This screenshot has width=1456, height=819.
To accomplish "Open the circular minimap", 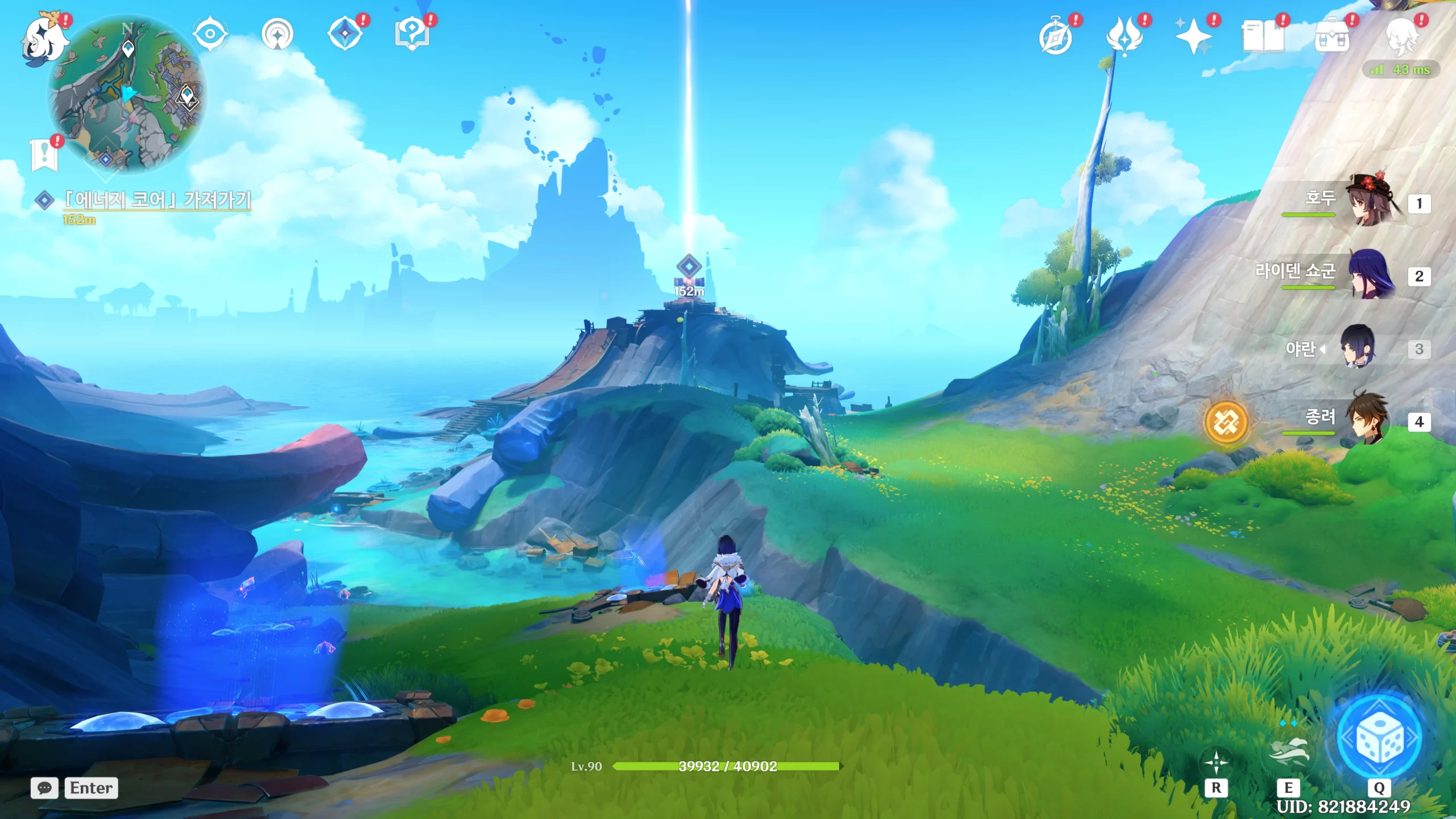I will click(127, 94).
